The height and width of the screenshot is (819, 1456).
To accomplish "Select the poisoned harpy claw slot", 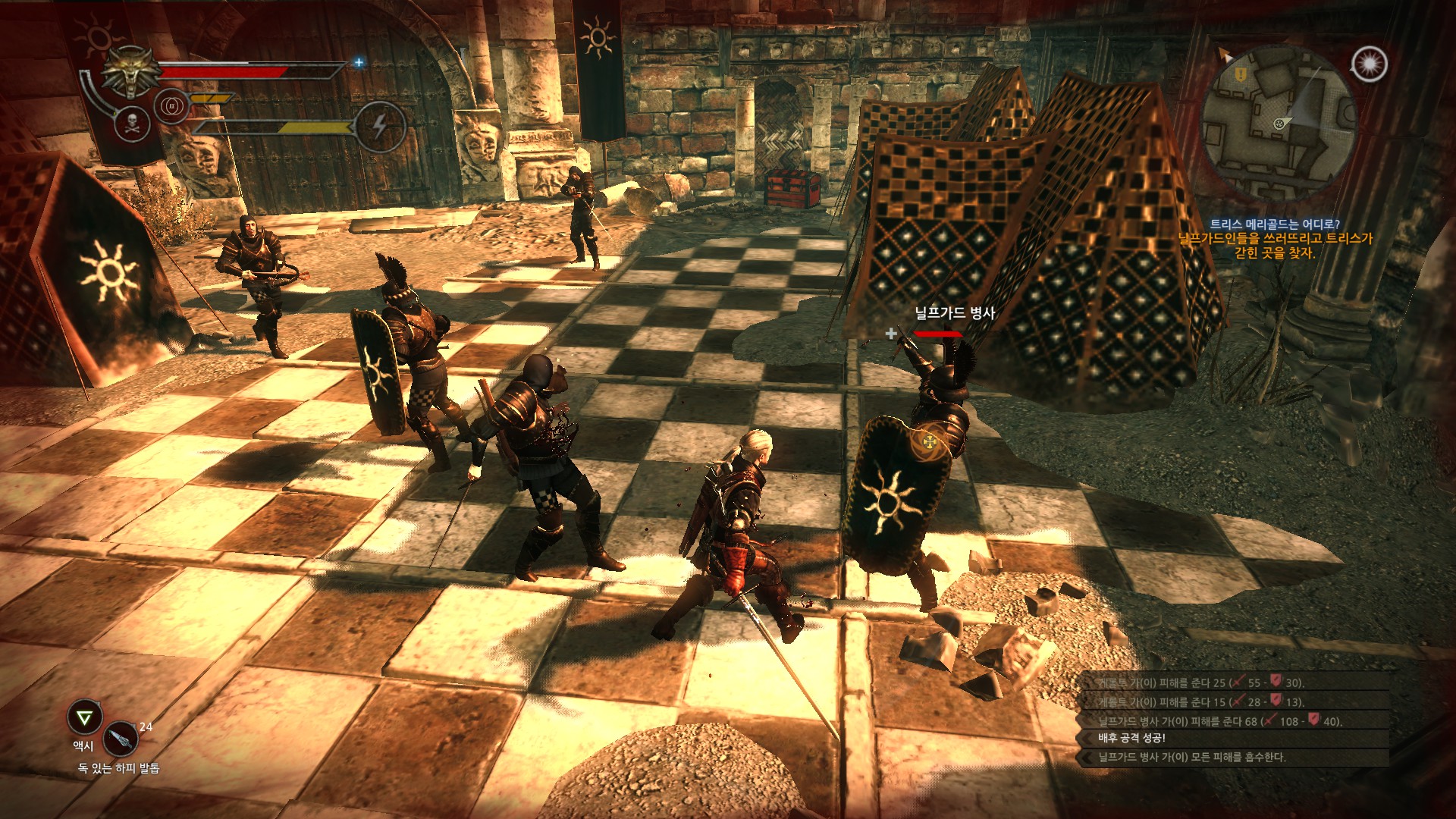I will 121,737.
